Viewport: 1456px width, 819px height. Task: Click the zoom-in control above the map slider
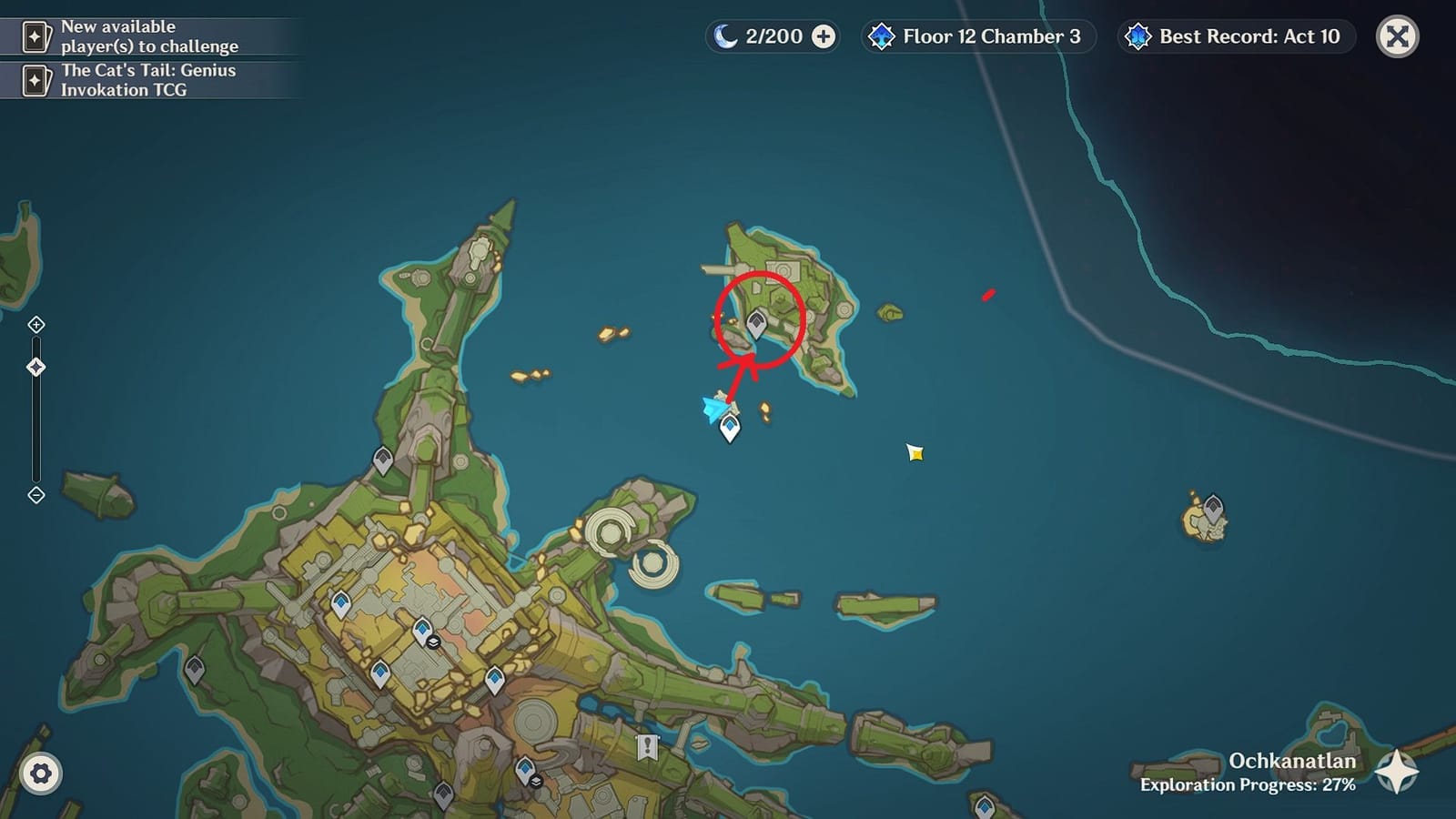pyautogui.click(x=36, y=323)
